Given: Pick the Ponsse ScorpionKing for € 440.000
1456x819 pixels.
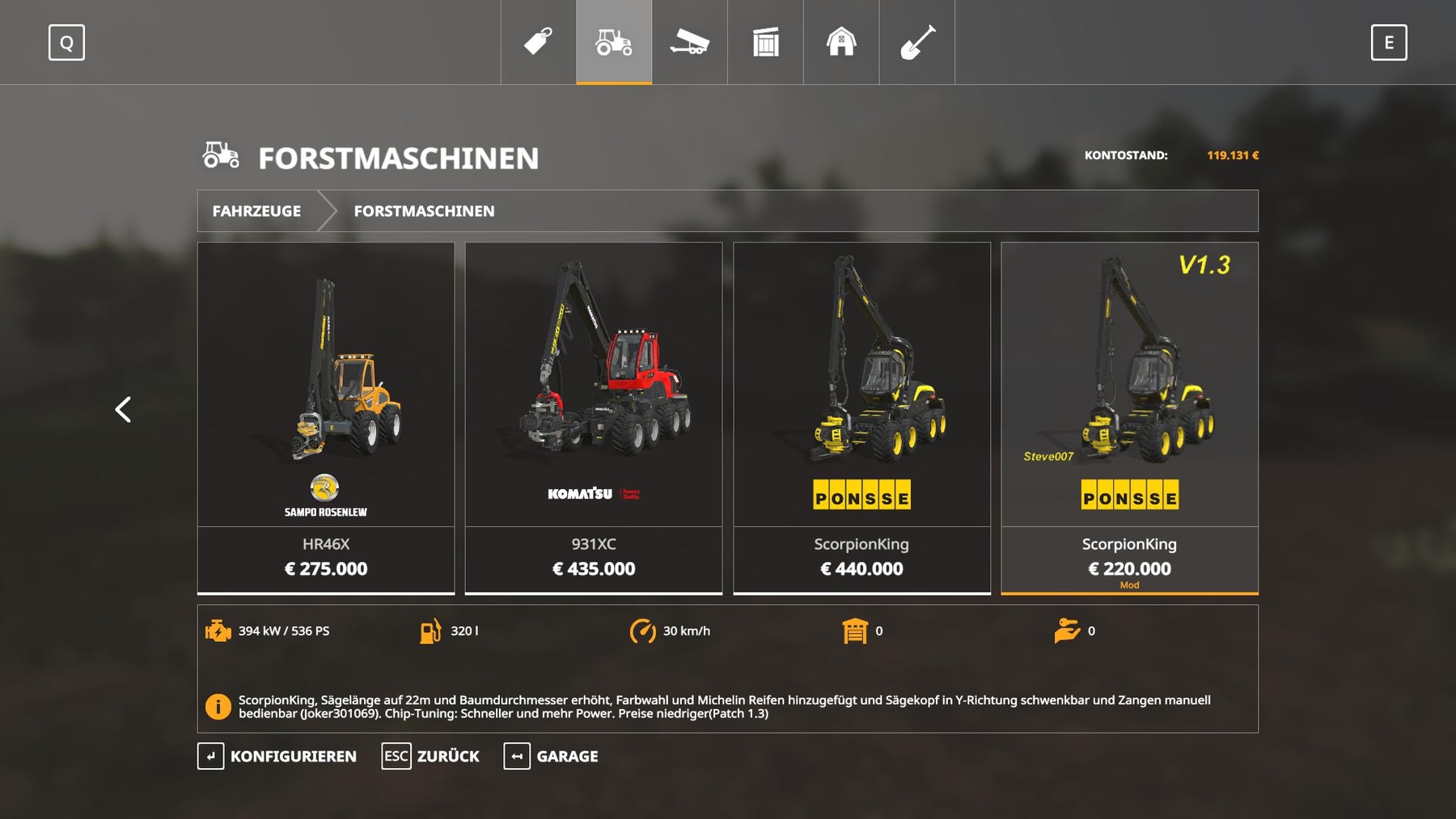Looking at the screenshot, I should click(861, 418).
